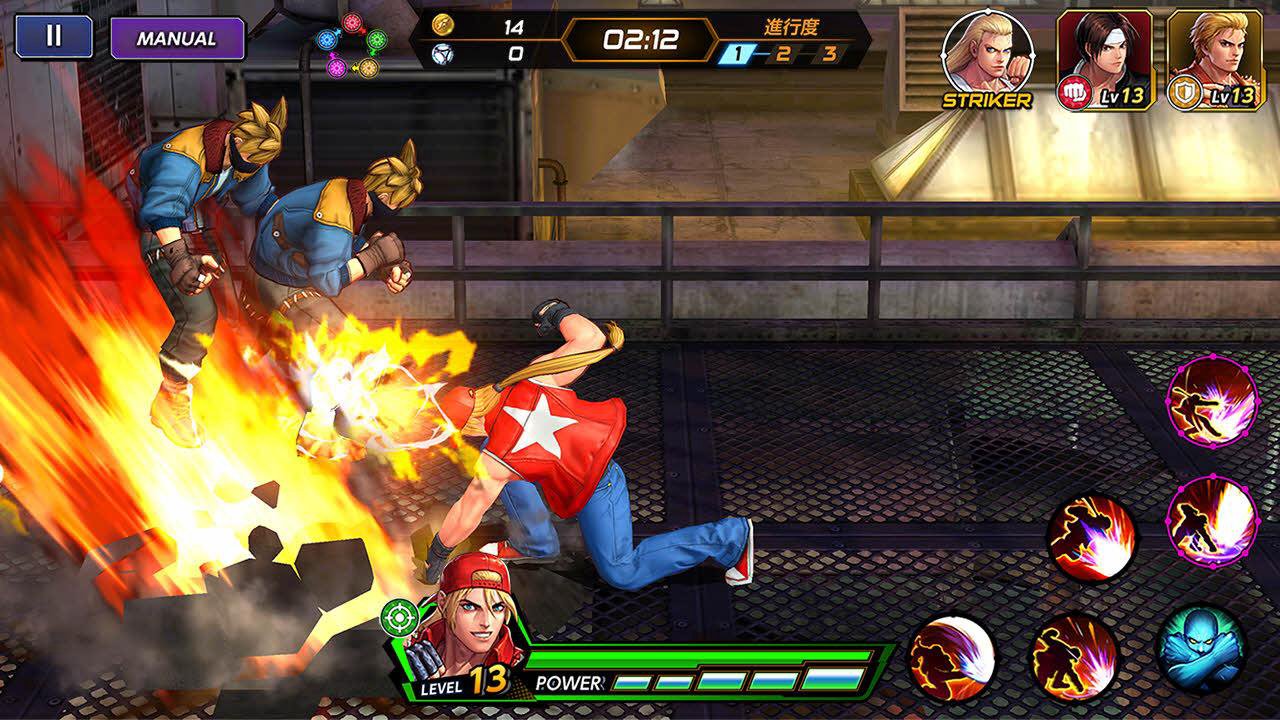Open the colored element affinity wheel
This screenshot has width=1280, height=720.
click(352, 45)
